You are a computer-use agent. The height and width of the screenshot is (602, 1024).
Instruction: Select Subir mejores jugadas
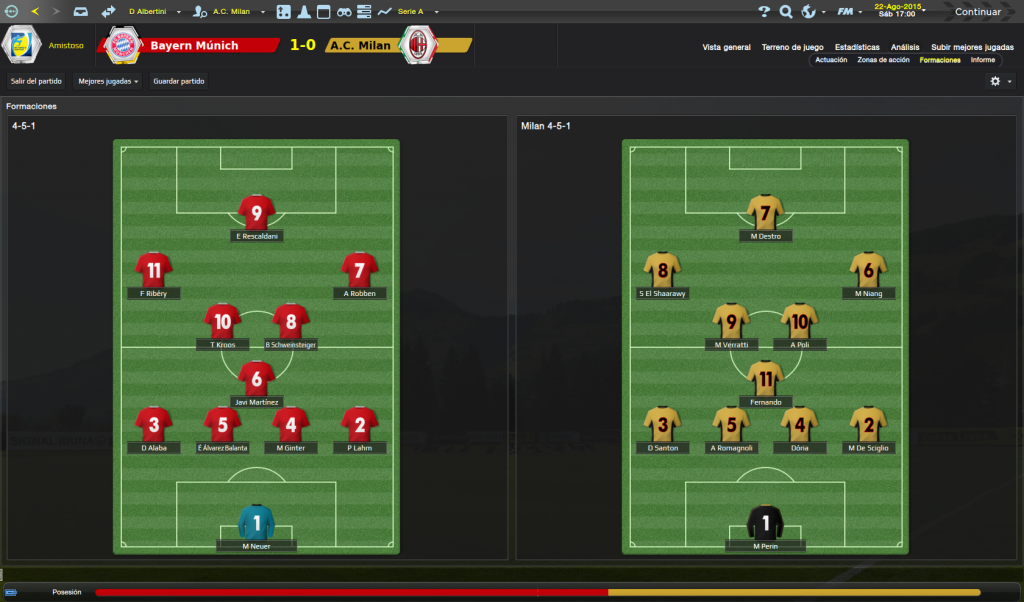(x=972, y=47)
